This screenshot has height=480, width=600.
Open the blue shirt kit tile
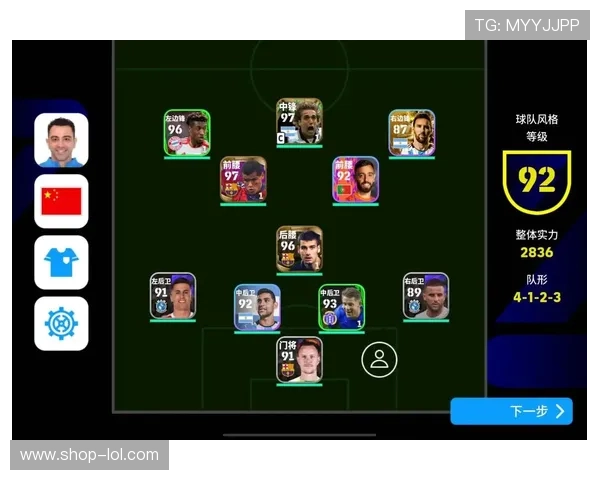coord(61,262)
